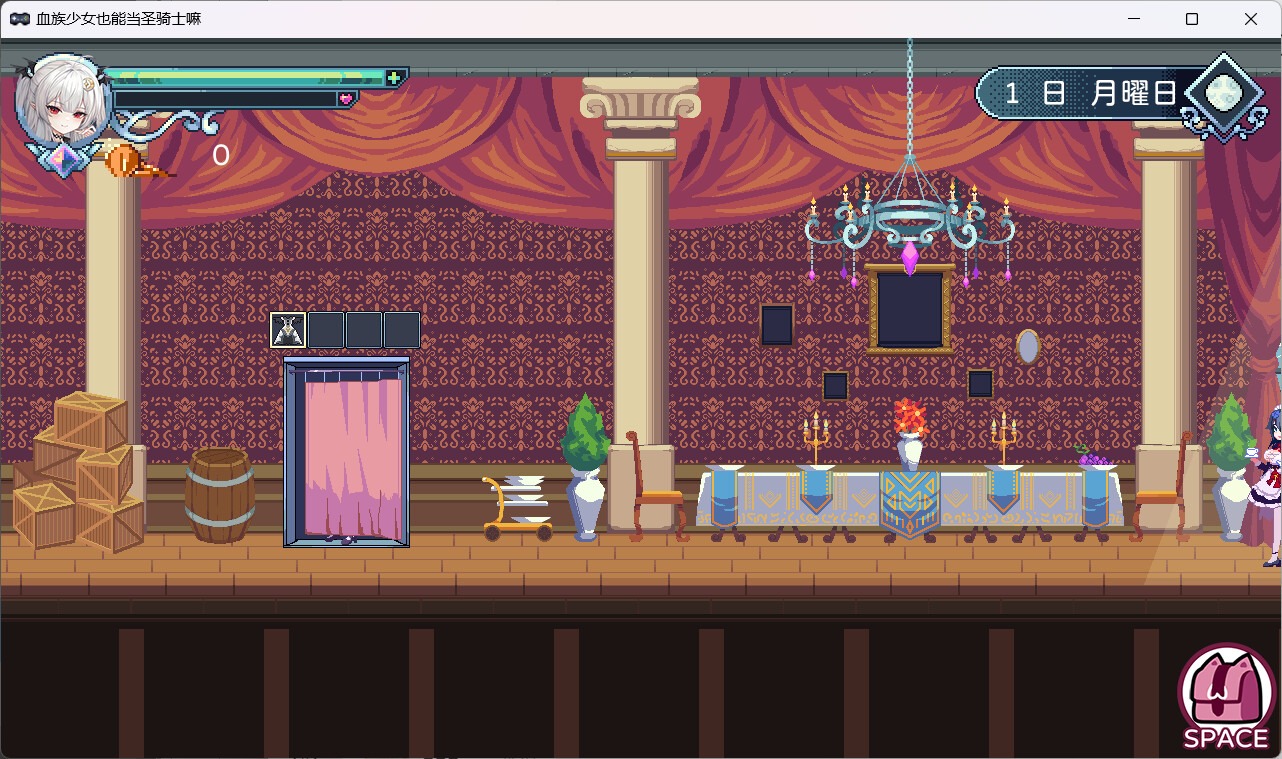Screen dimensions: 1282x759
Task: Click the green plus on the health bar
Action: tap(394, 78)
